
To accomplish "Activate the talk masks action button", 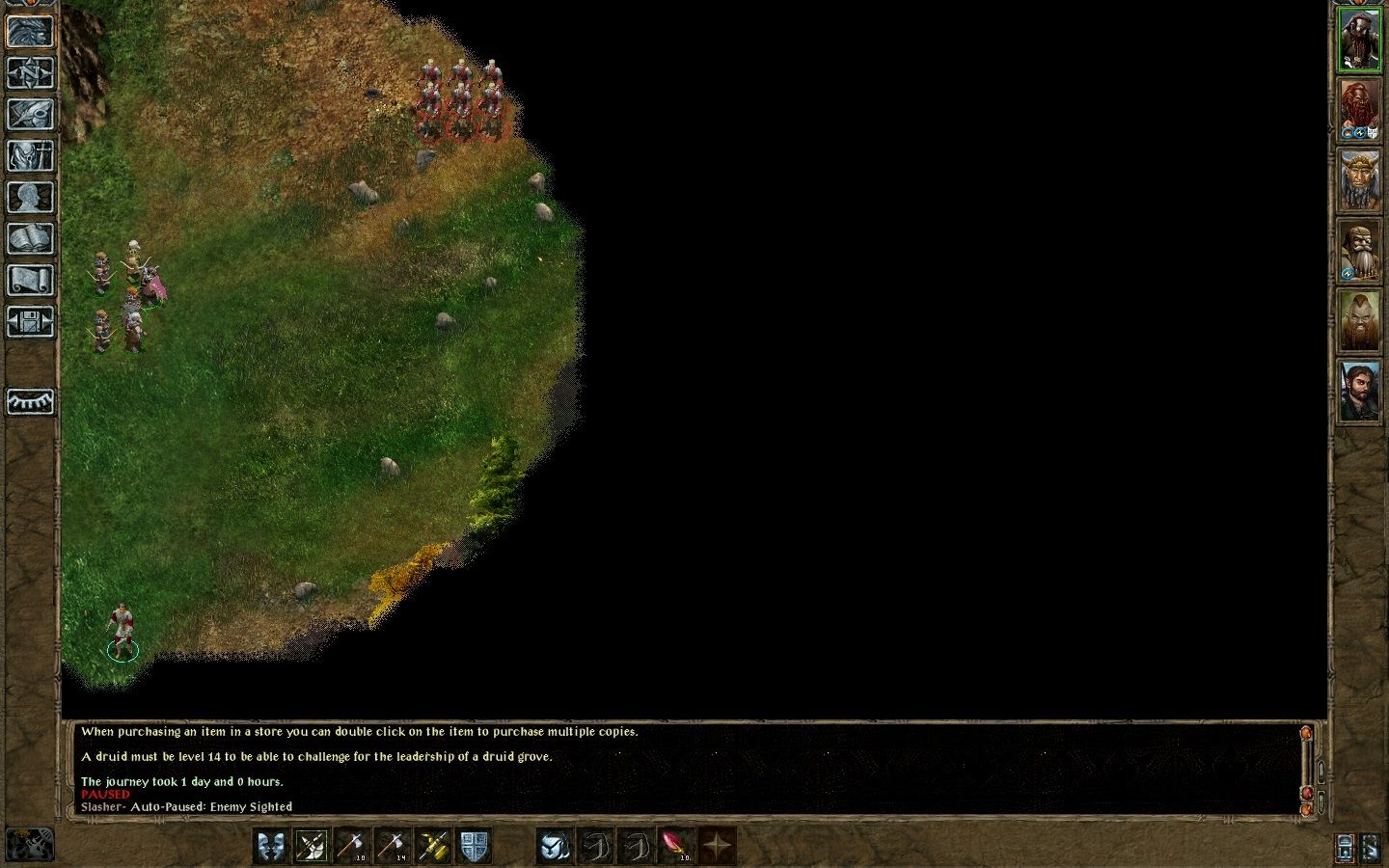I will point(272,846).
